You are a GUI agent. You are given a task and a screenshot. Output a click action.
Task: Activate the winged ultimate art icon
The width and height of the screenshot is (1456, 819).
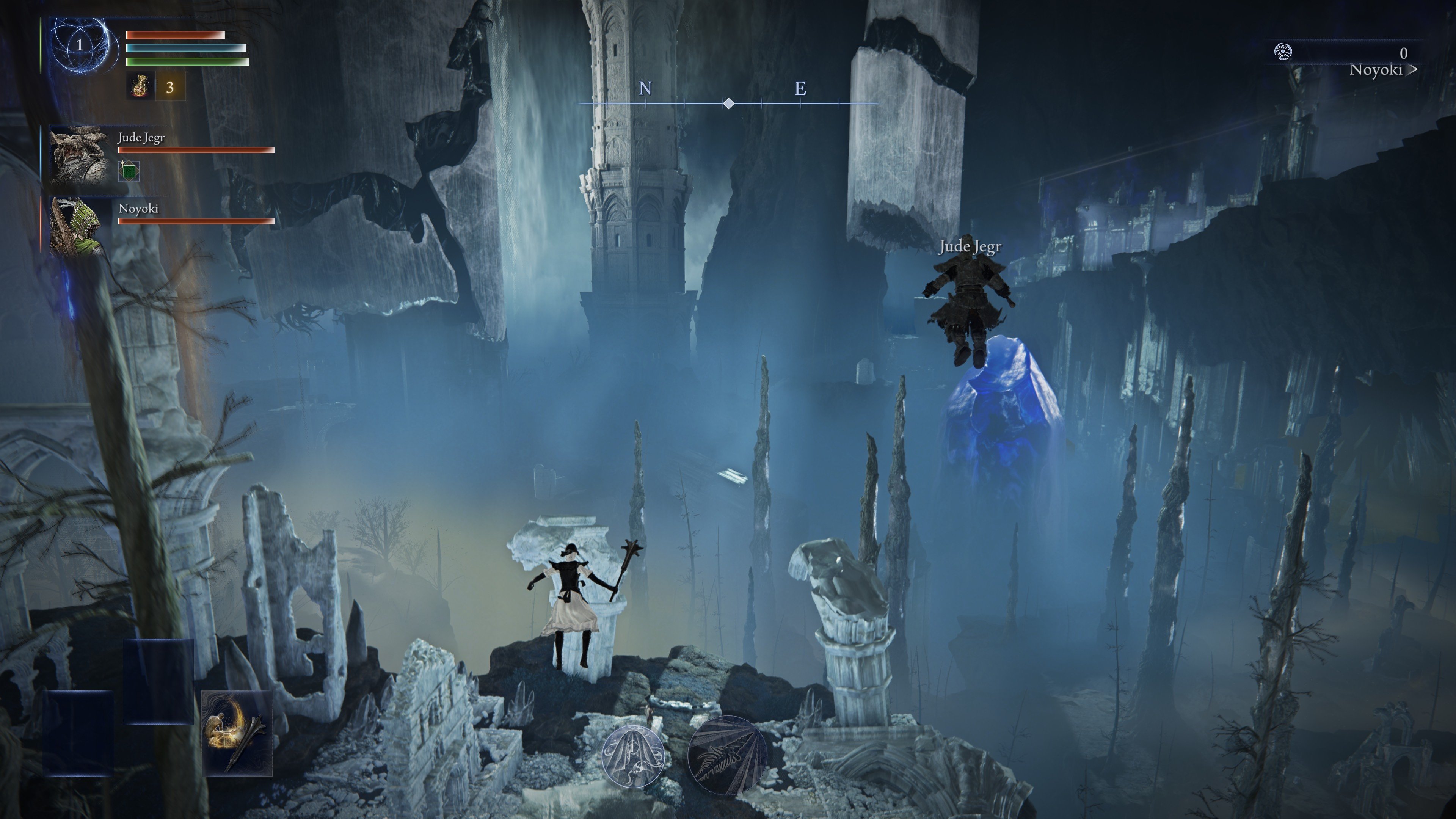click(728, 756)
